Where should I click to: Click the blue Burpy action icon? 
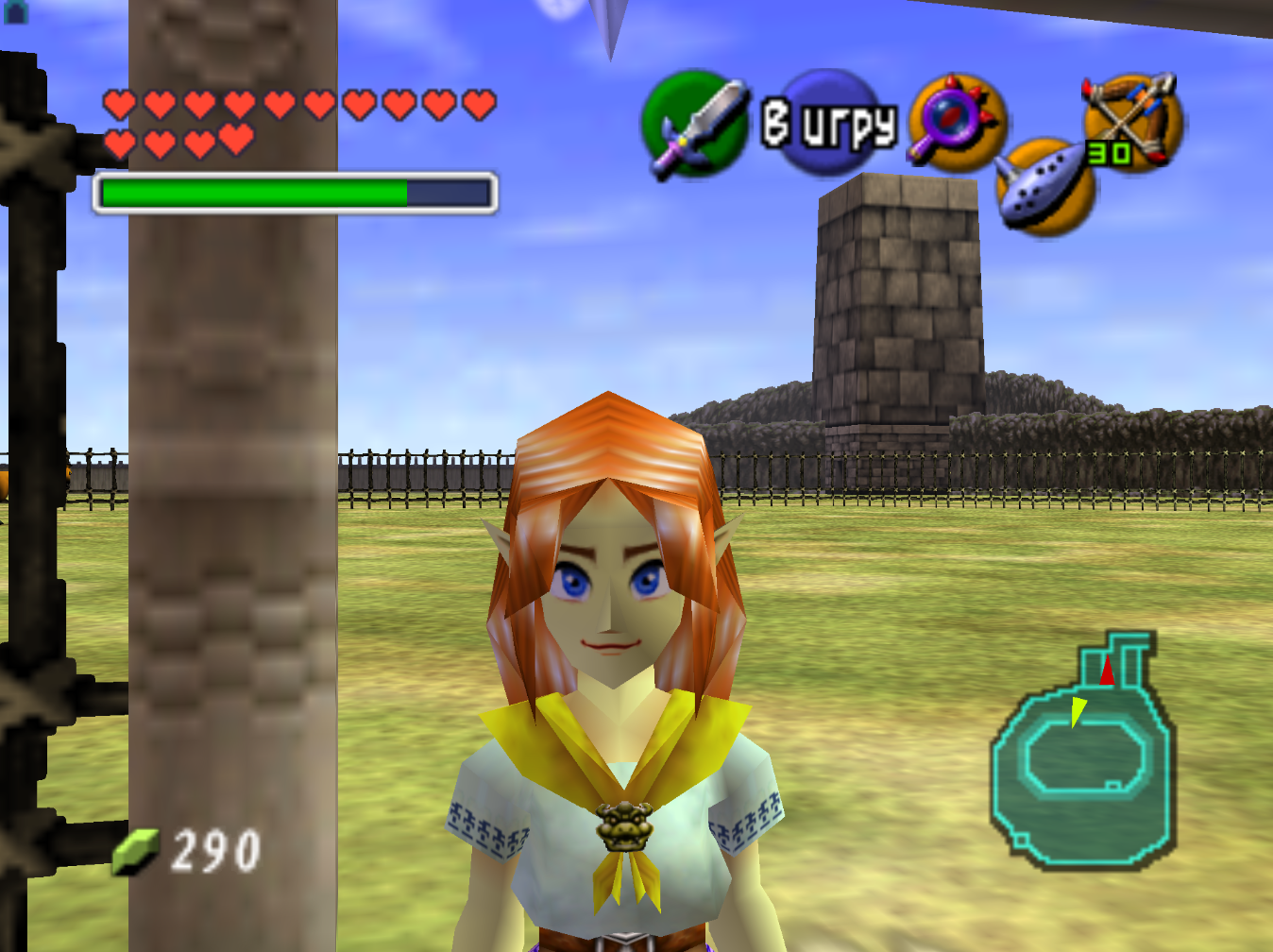pyautogui.click(x=829, y=123)
